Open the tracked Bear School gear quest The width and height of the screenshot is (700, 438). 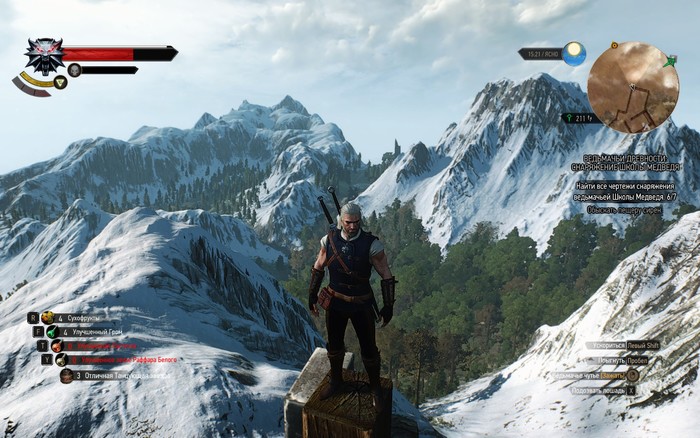(626, 163)
